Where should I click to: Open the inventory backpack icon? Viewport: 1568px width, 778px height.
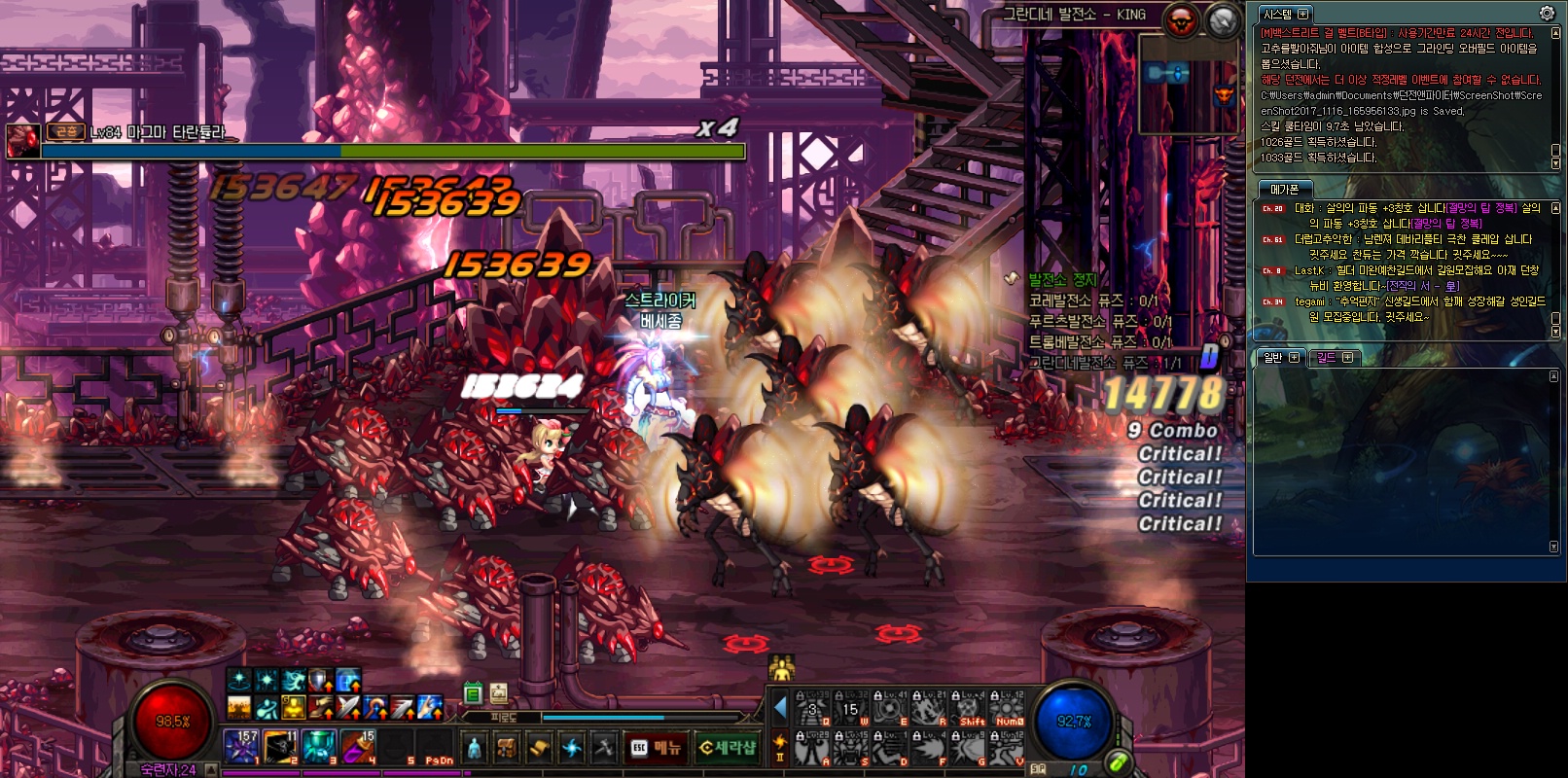click(x=506, y=747)
